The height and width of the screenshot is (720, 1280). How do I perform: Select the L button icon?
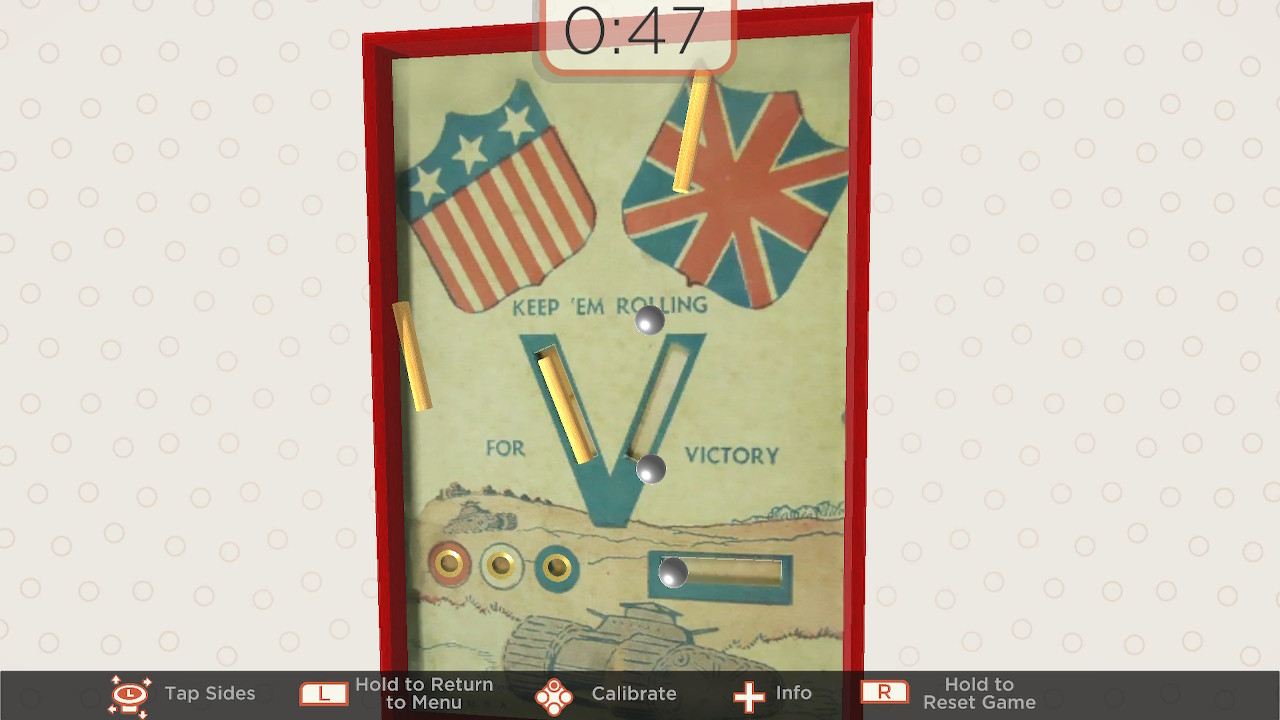323,692
